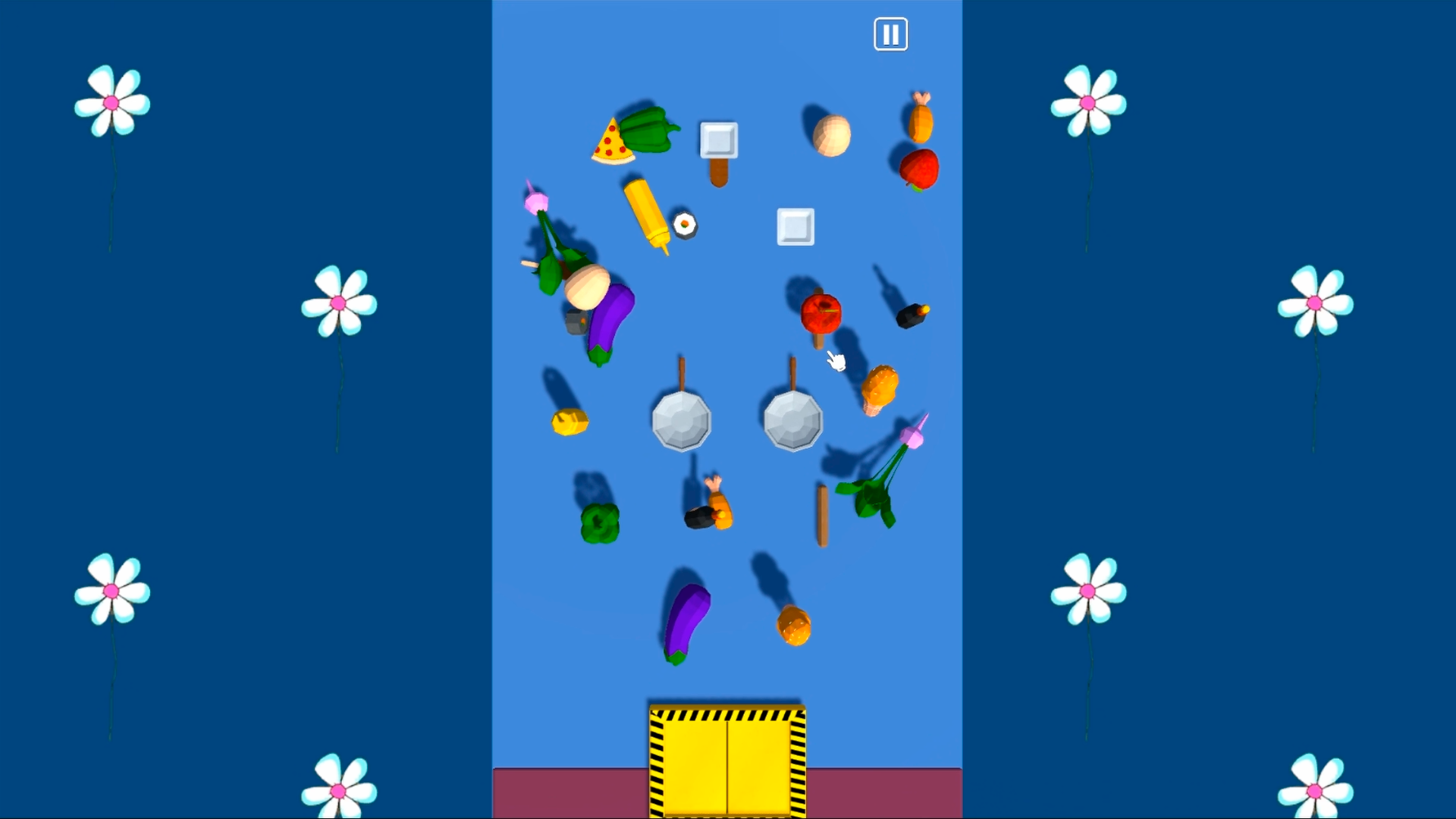Click the empty white square plate
Viewport: 1456px width, 819px height.
click(795, 226)
